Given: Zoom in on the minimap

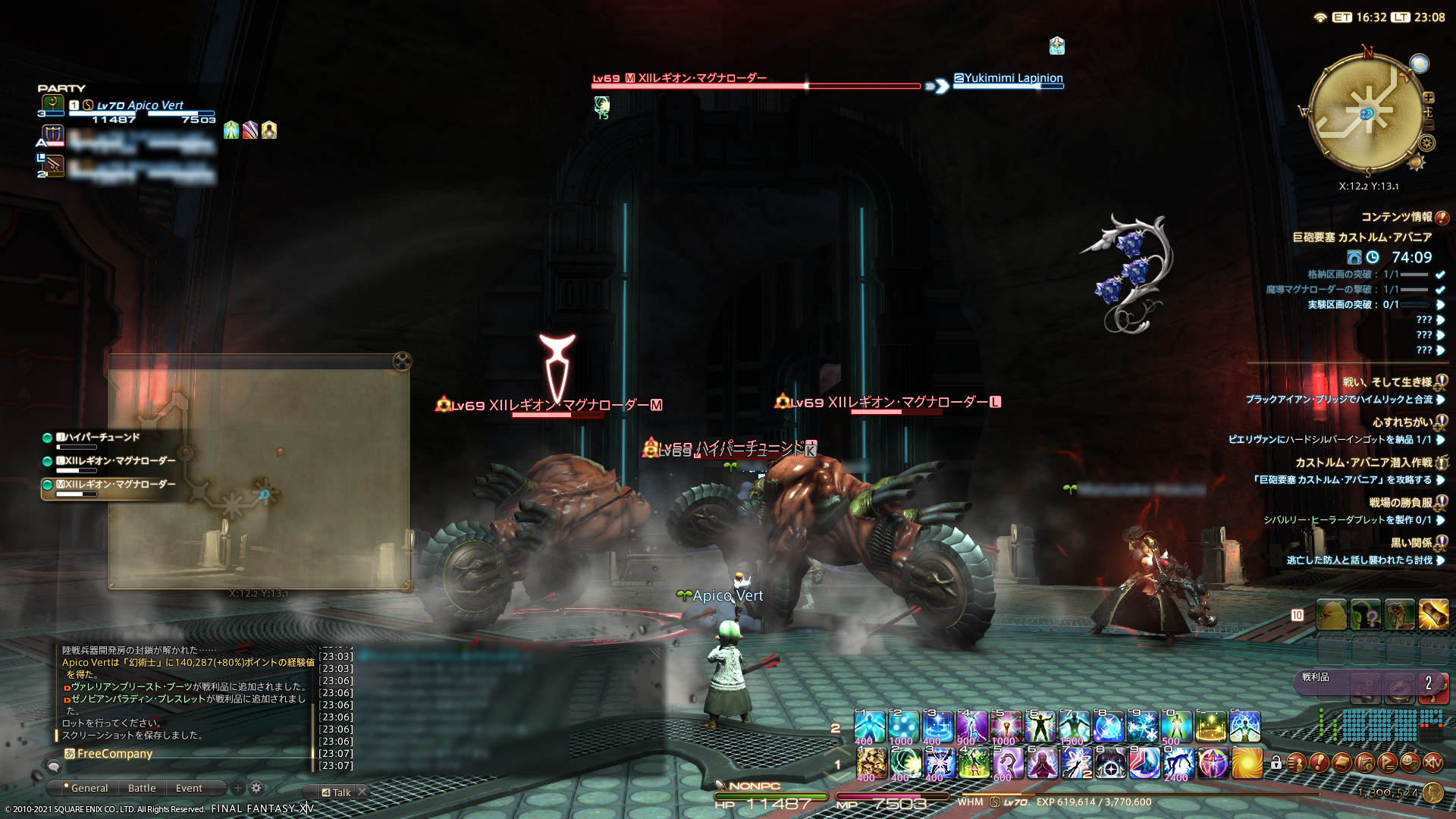Looking at the screenshot, I should [x=1429, y=98].
